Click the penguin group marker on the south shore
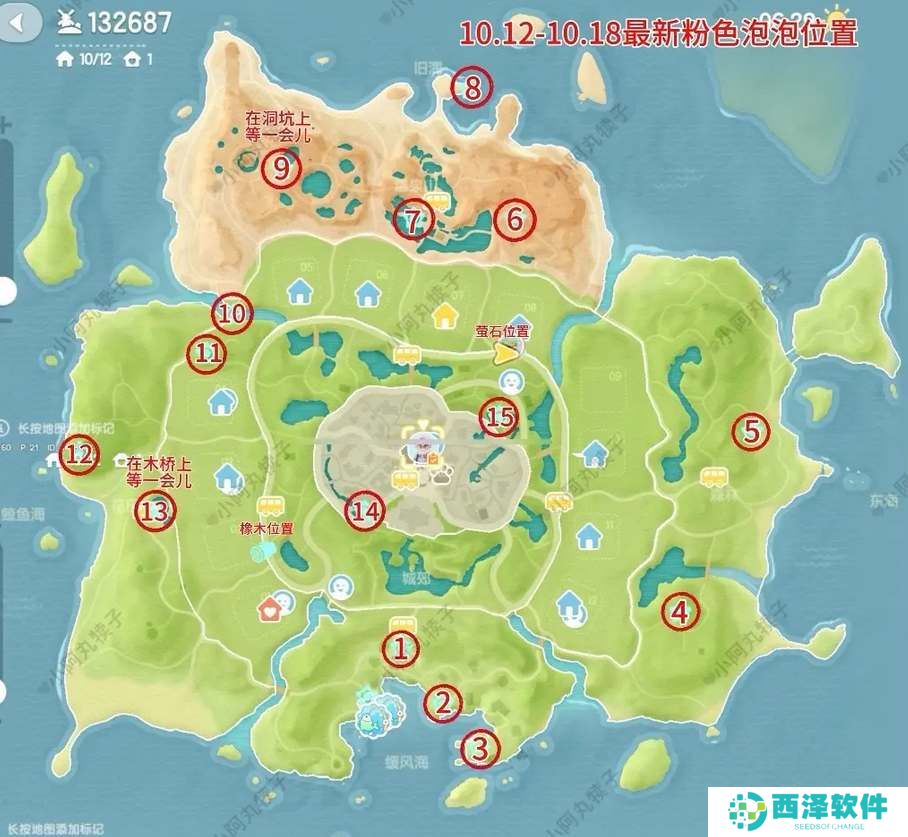Image resolution: width=908 pixels, height=837 pixels. coord(378,711)
